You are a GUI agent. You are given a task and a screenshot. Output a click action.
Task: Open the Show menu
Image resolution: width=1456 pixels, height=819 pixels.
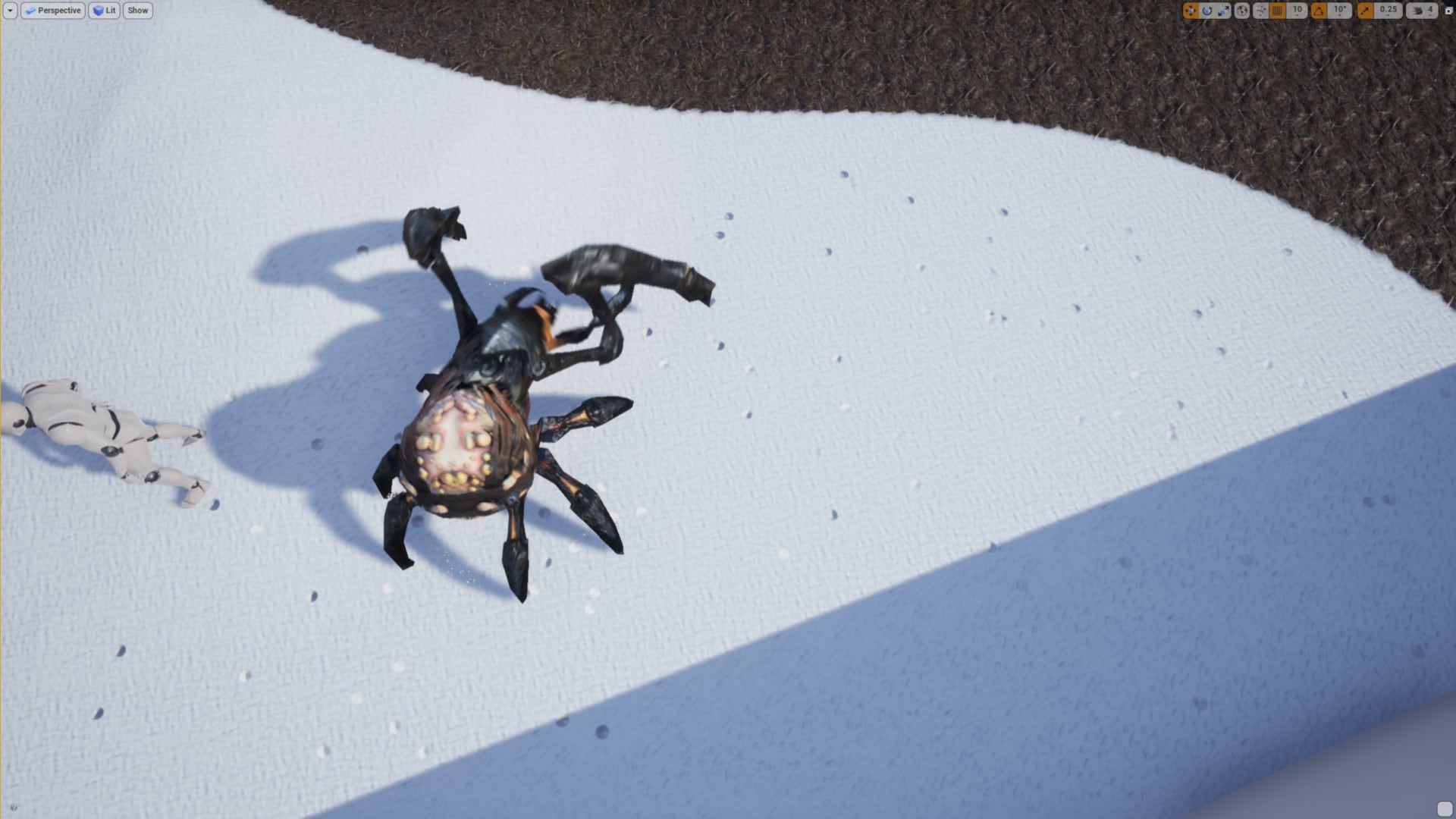[x=137, y=11]
